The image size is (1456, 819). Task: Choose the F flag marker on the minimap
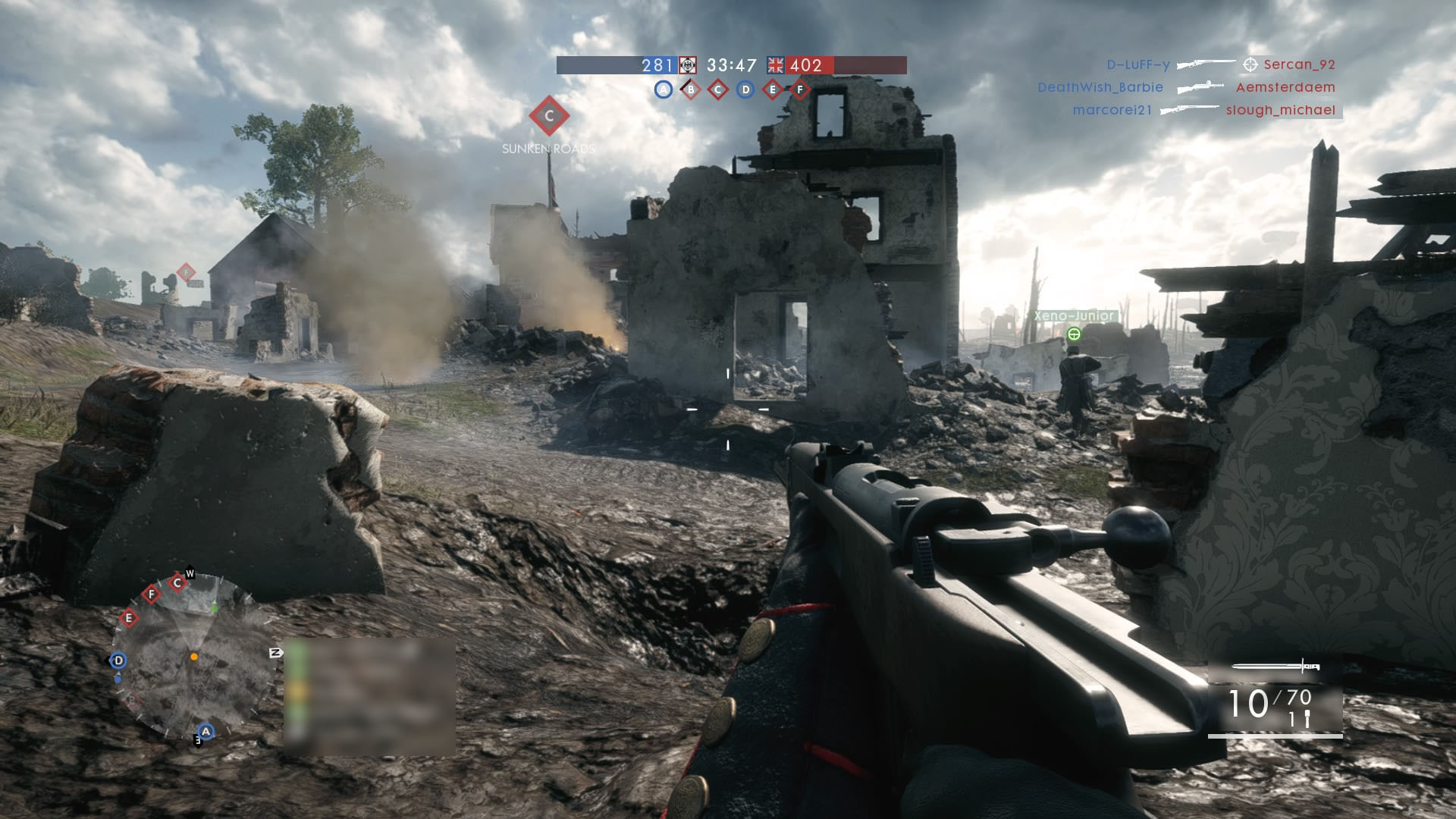pos(152,595)
